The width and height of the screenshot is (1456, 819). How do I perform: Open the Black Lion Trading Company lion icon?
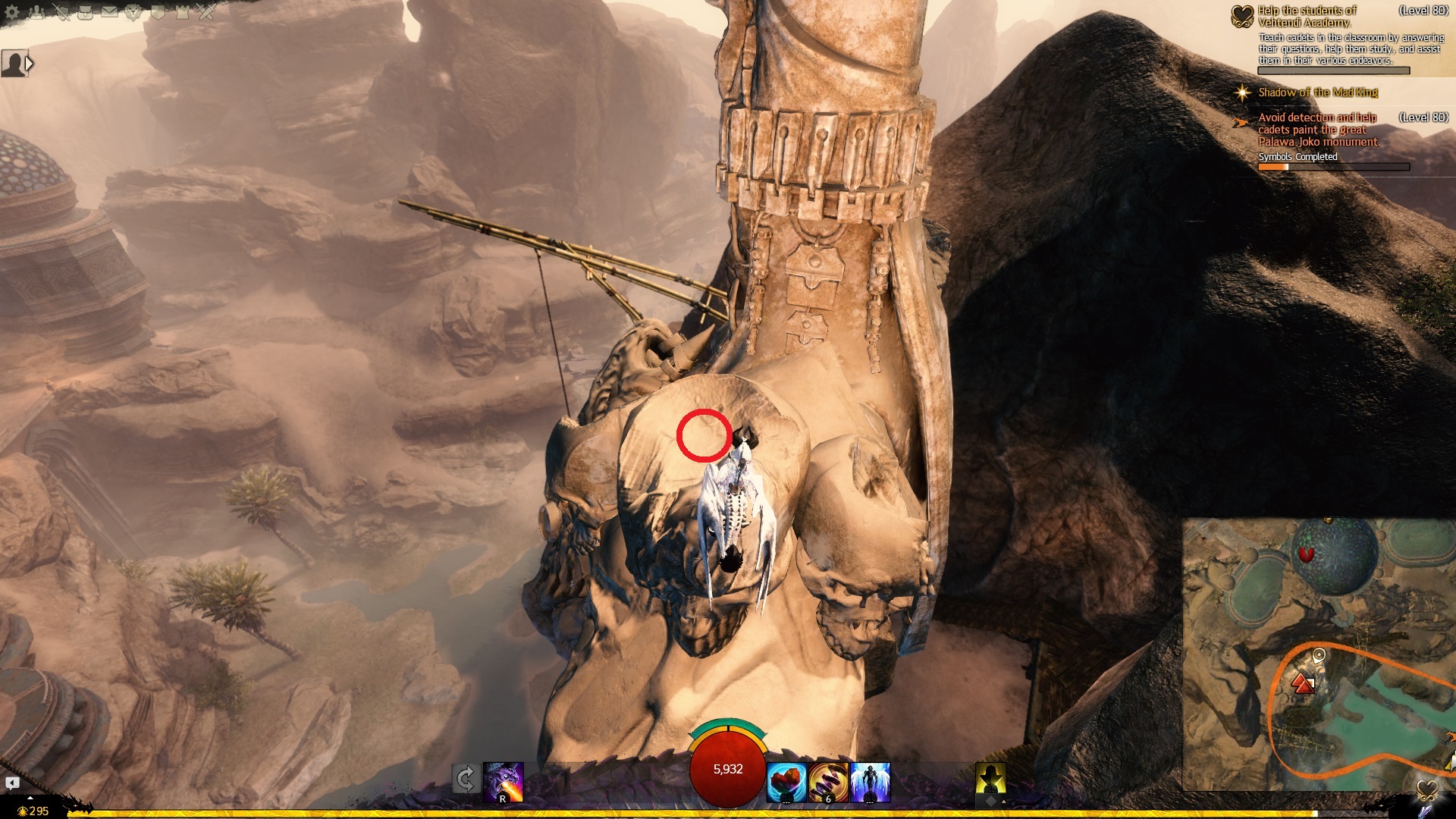(x=134, y=12)
